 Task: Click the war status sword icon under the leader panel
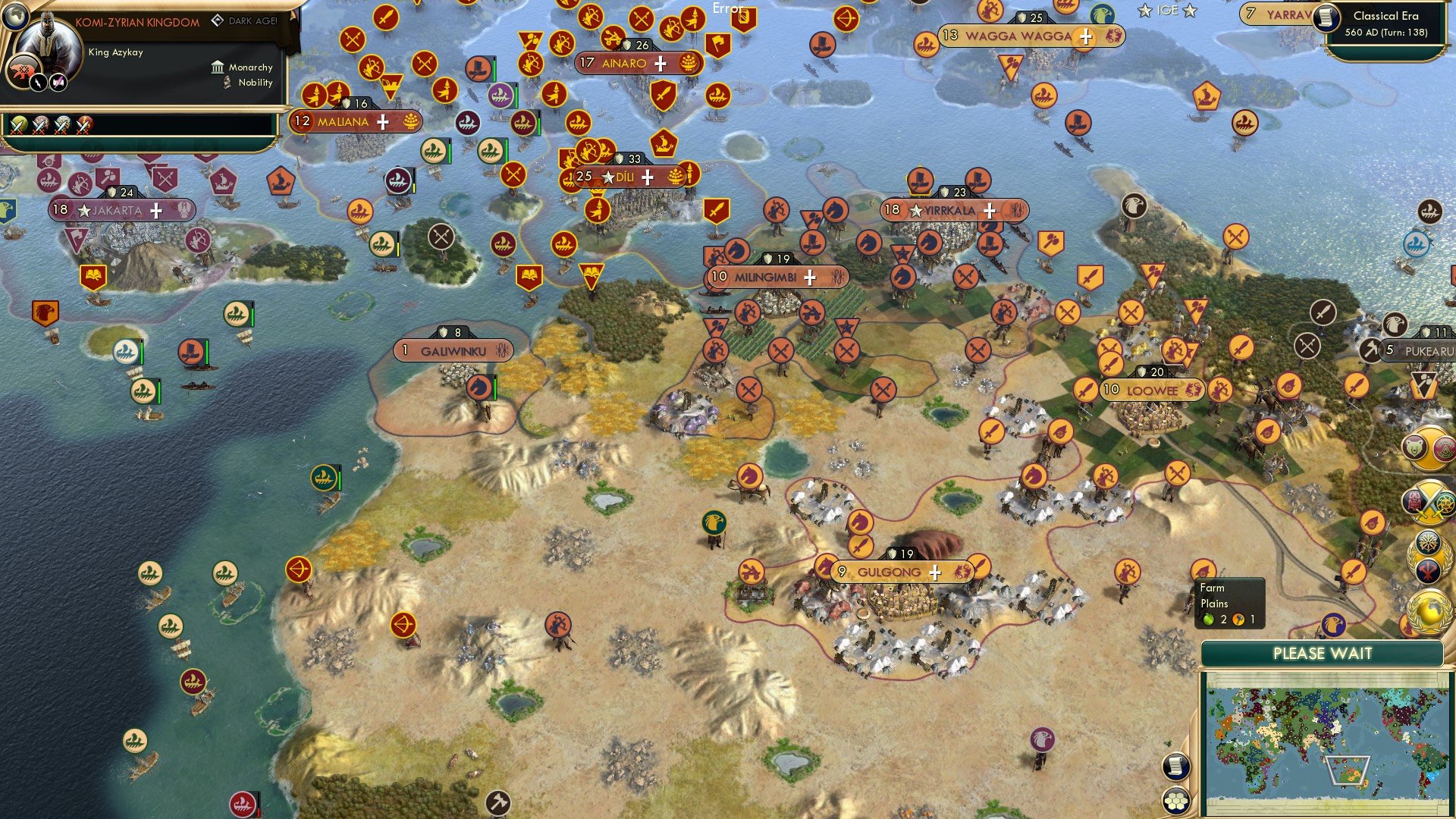(19, 124)
